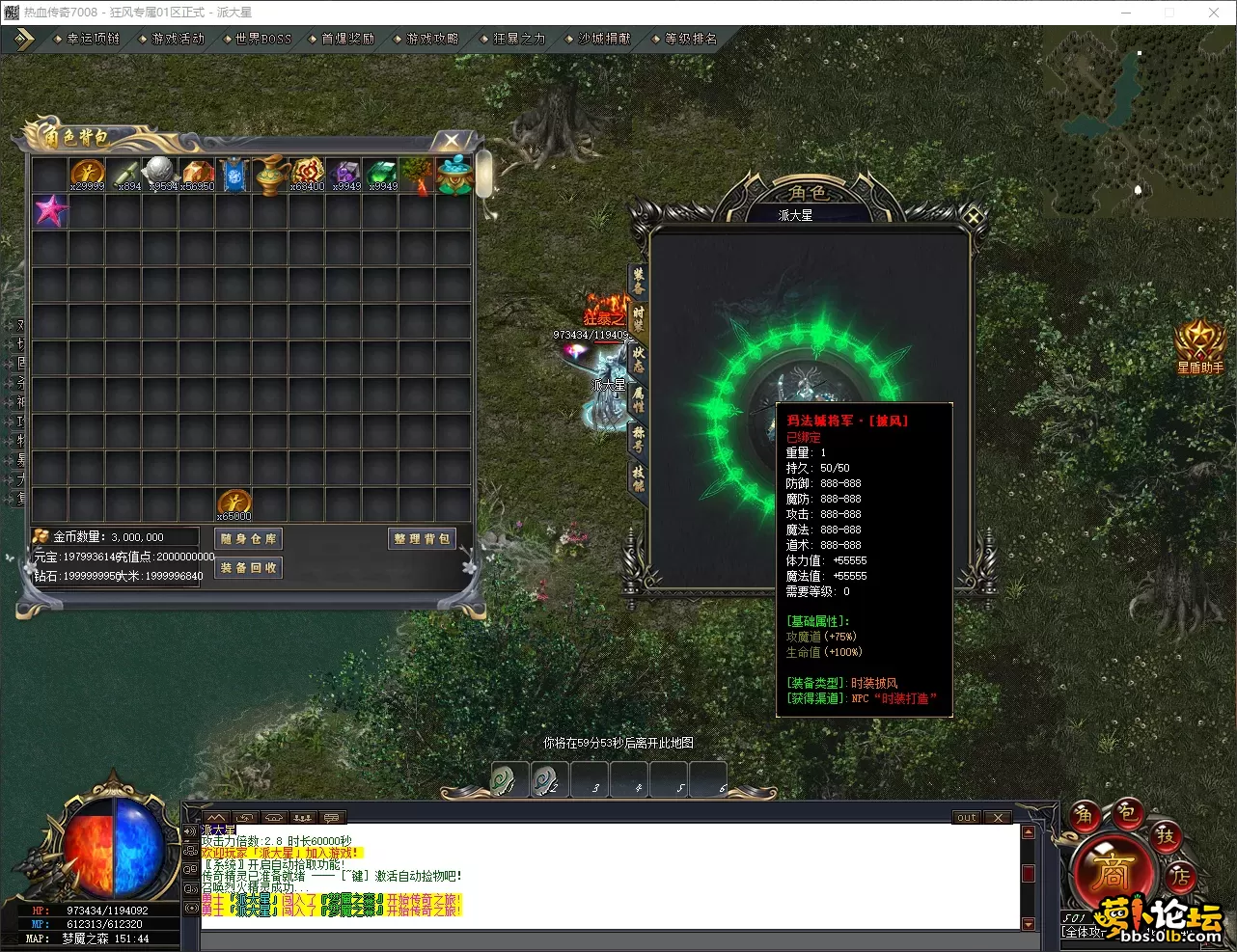The height and width of the screenshot is (952, 1237).
Task: Select the green emerald stack in the bag
Action: point(381,175)
